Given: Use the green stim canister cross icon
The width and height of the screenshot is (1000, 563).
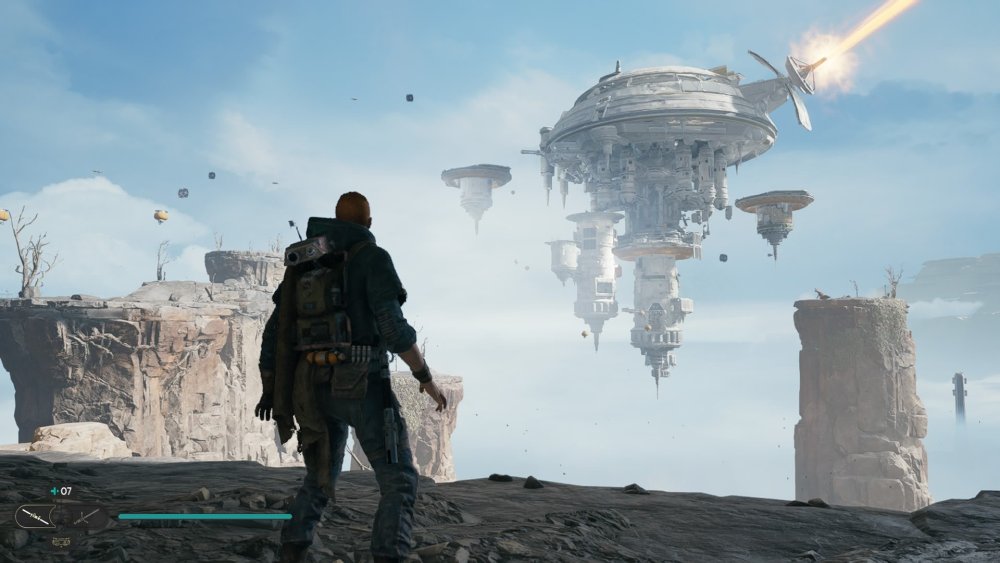Looking at the screenshot, I should 54,491.
